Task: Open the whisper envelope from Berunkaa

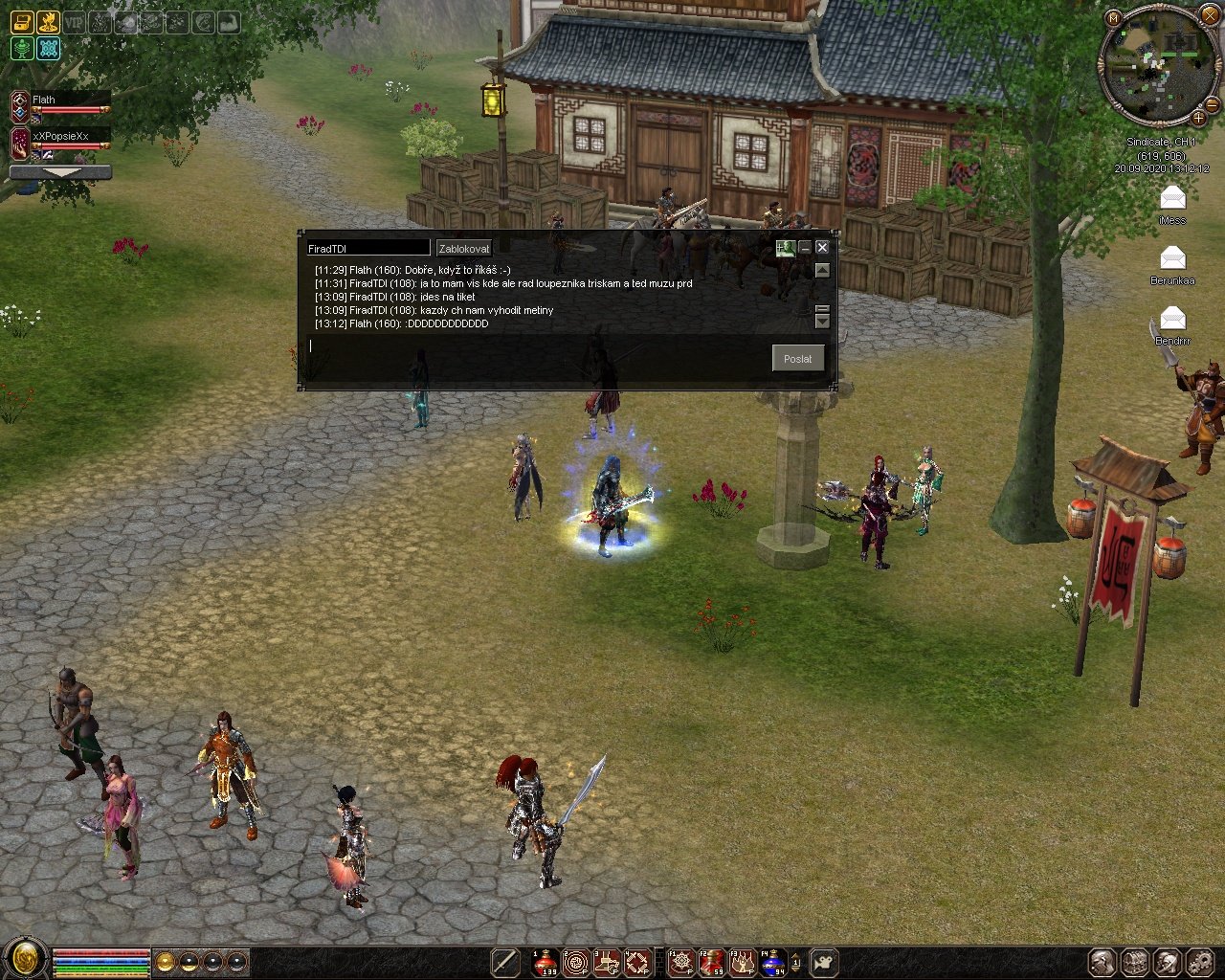Action: click(x=1172, y=258)
